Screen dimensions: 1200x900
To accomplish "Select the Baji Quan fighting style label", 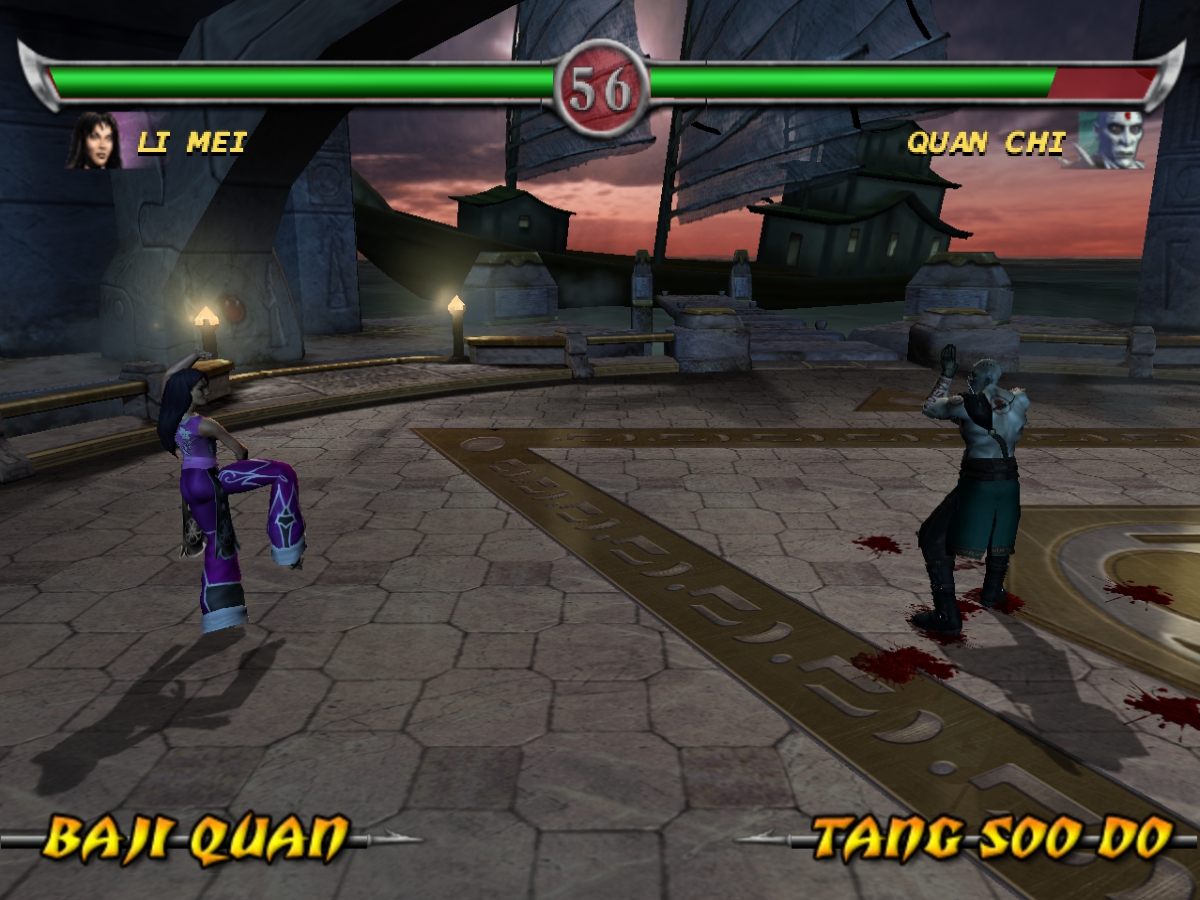I will tap(199, 839).
